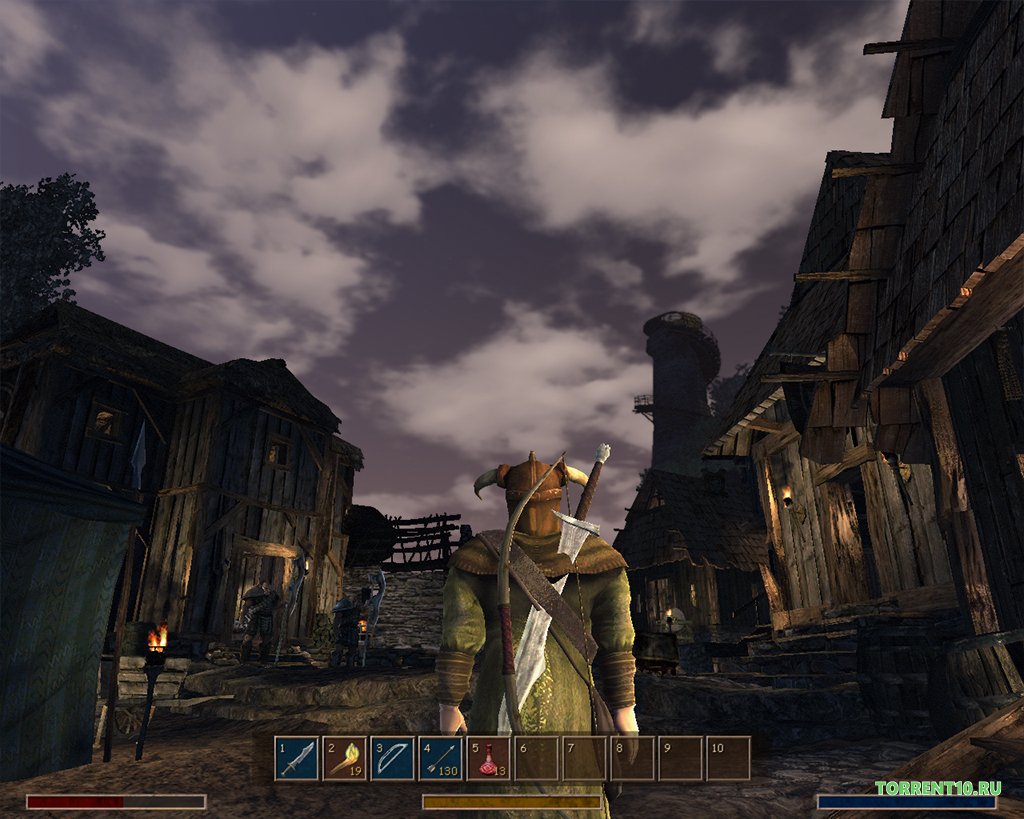The height and width of the screenshot is (819, 1024).
Task: Select the sword in hotbar slot 1
Action: pos(297,758)
